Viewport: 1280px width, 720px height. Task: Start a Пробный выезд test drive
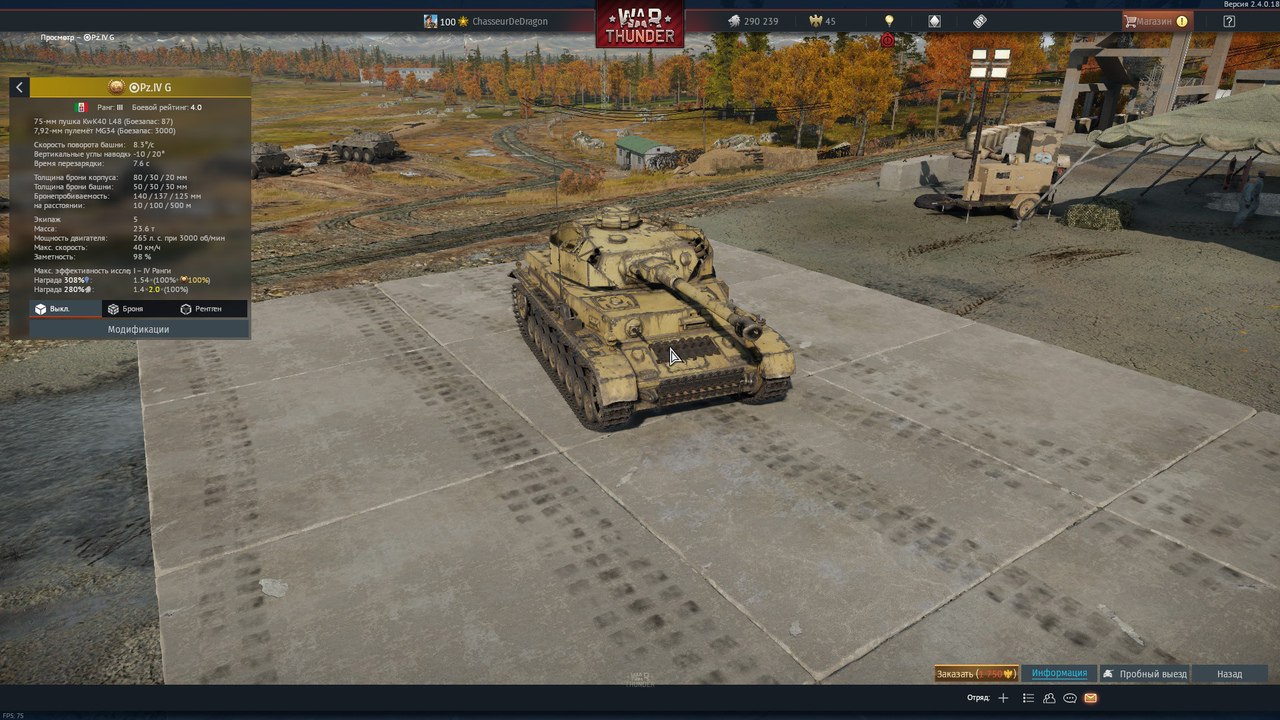[1144, 674]
